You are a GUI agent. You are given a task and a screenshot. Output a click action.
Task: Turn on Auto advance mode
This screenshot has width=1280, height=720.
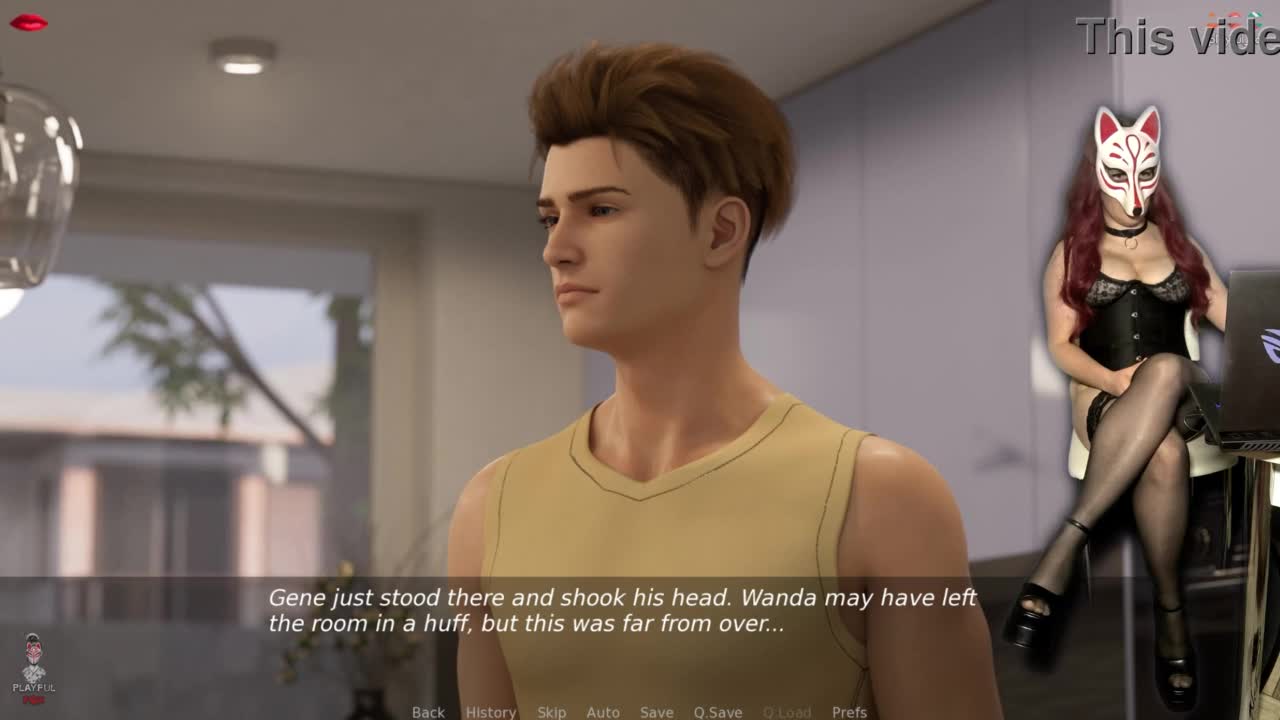click(x=603, y=712)
